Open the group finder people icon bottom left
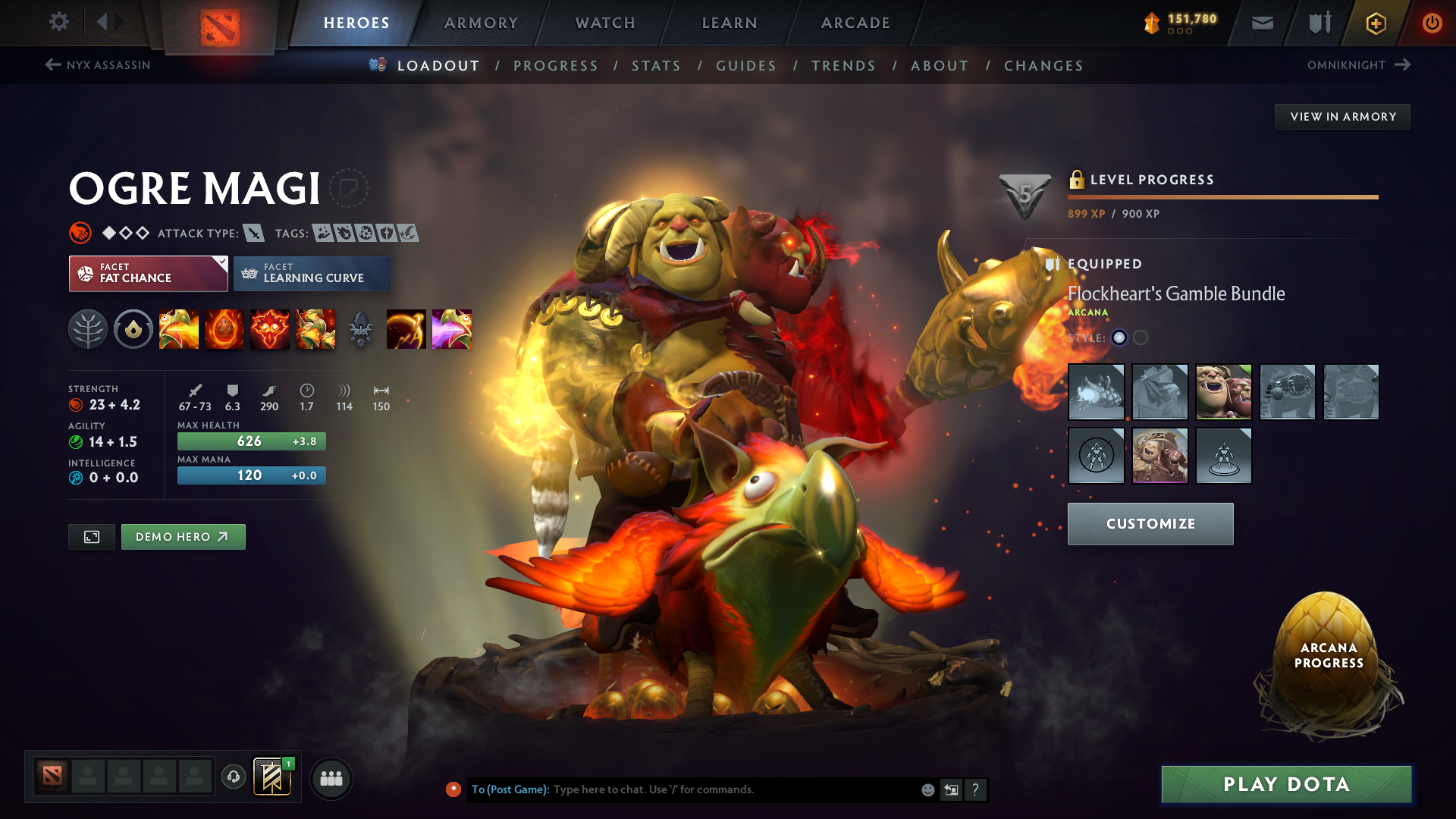This screenshot has height=819, width=1456. pyautogui.click(x=331, y=777)
